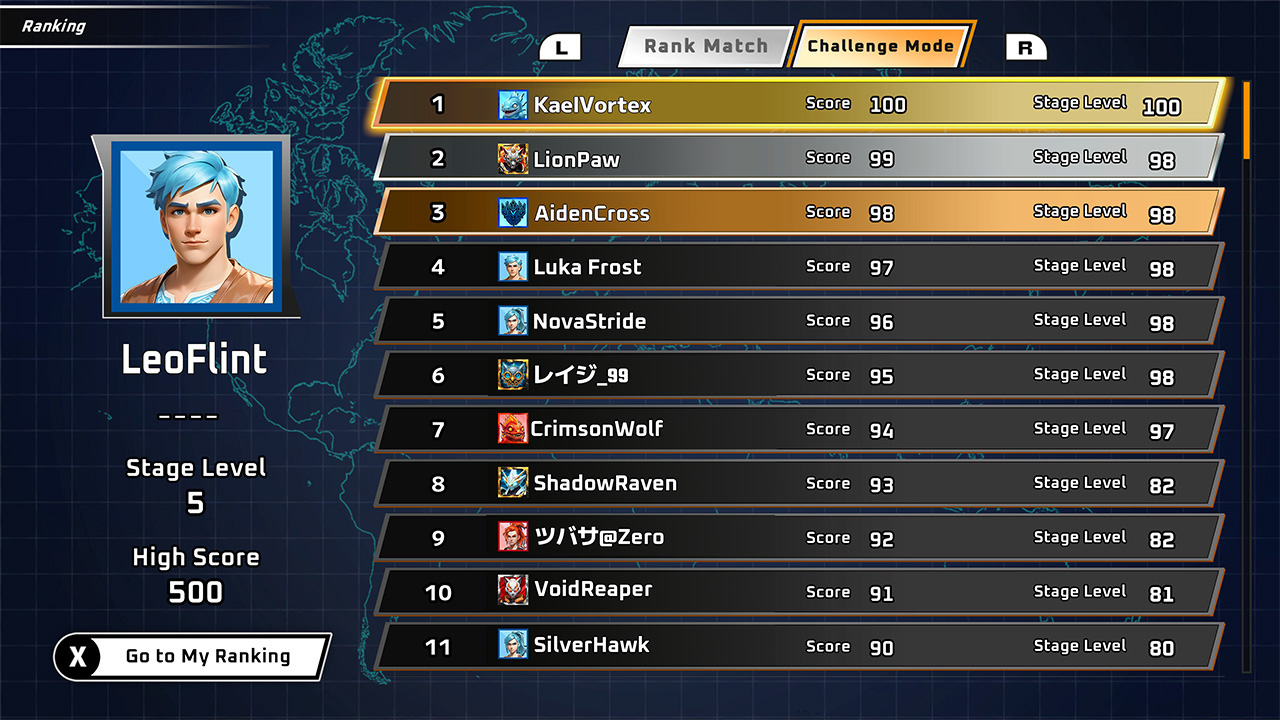Click ShadowRaven's eagle avatar icon

(512, 483)
